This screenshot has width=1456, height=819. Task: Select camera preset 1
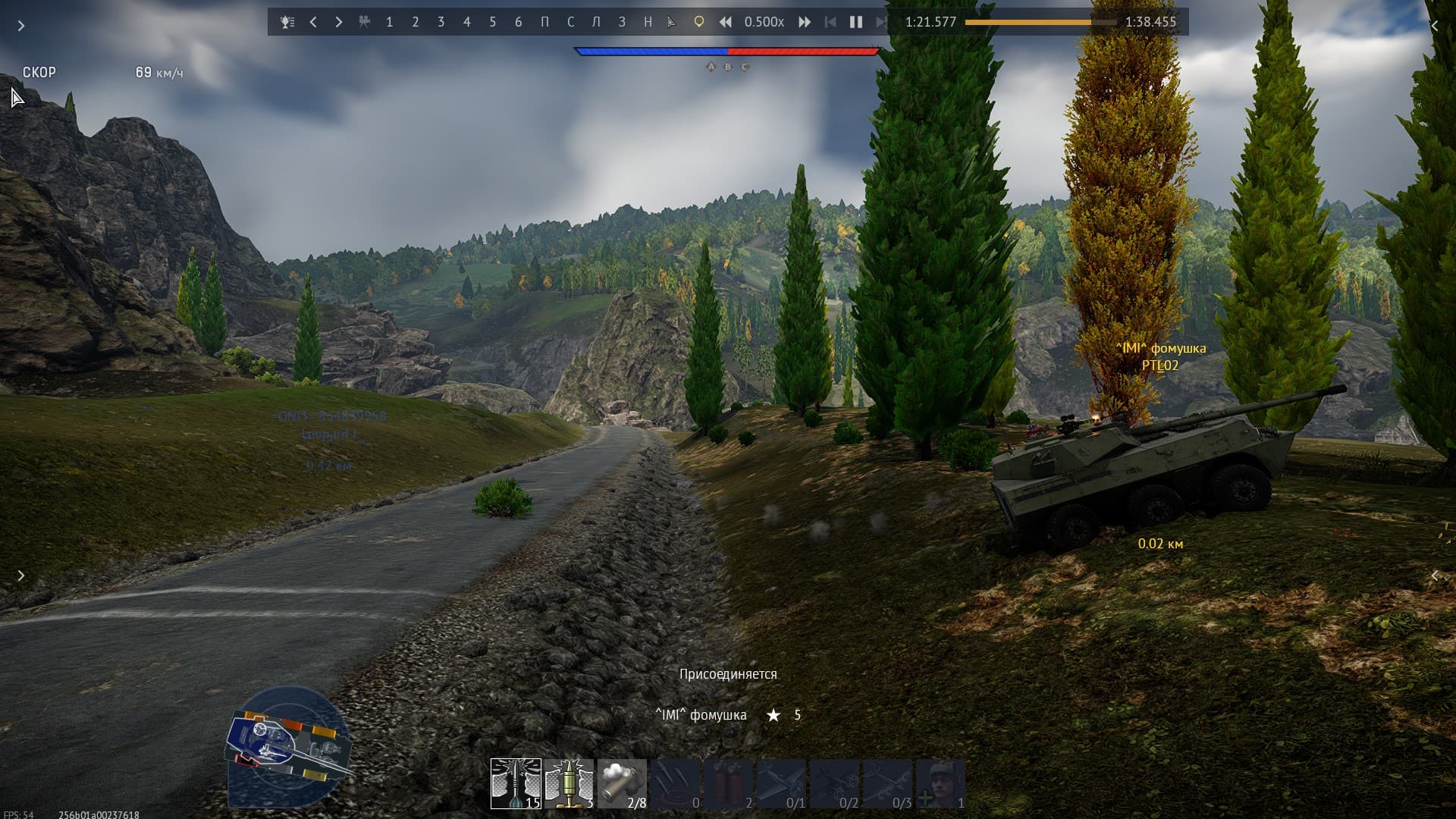click(x=389, y=22)
